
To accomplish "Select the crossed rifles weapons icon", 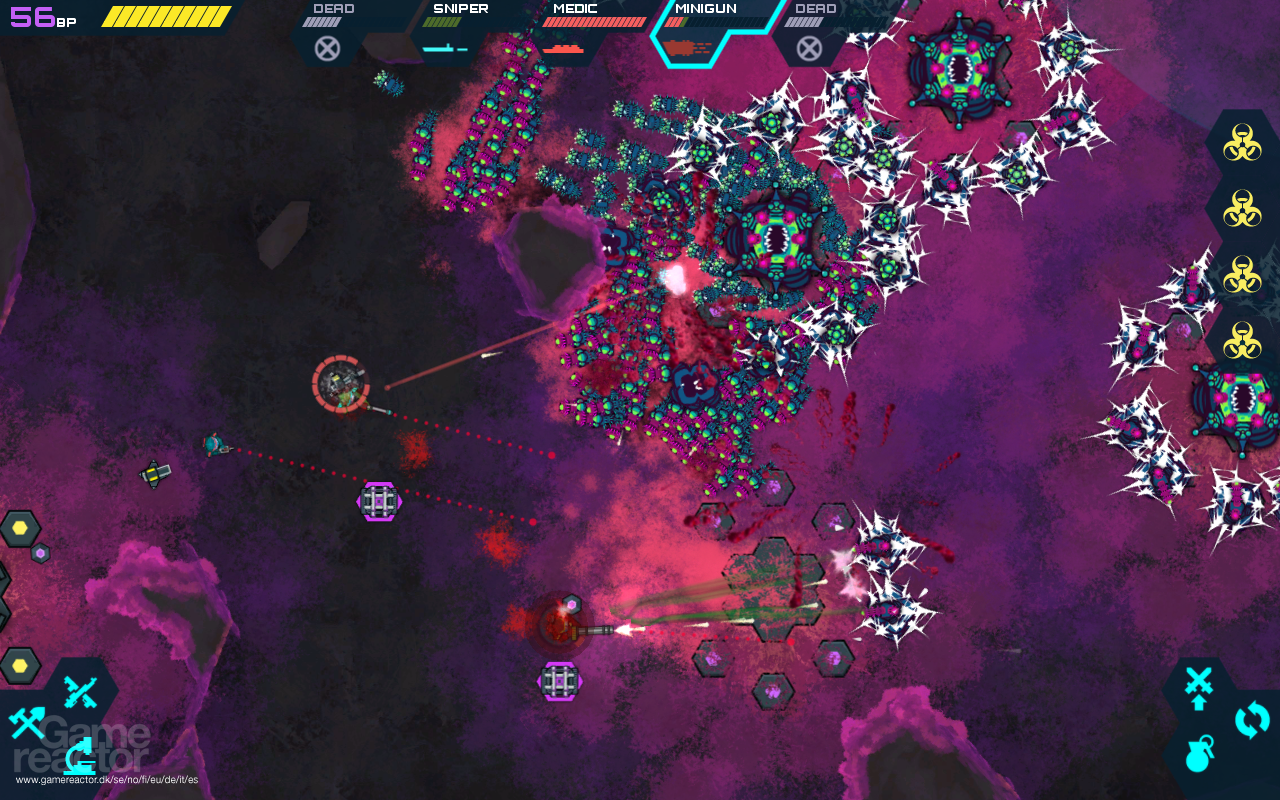I will point(78,691).
